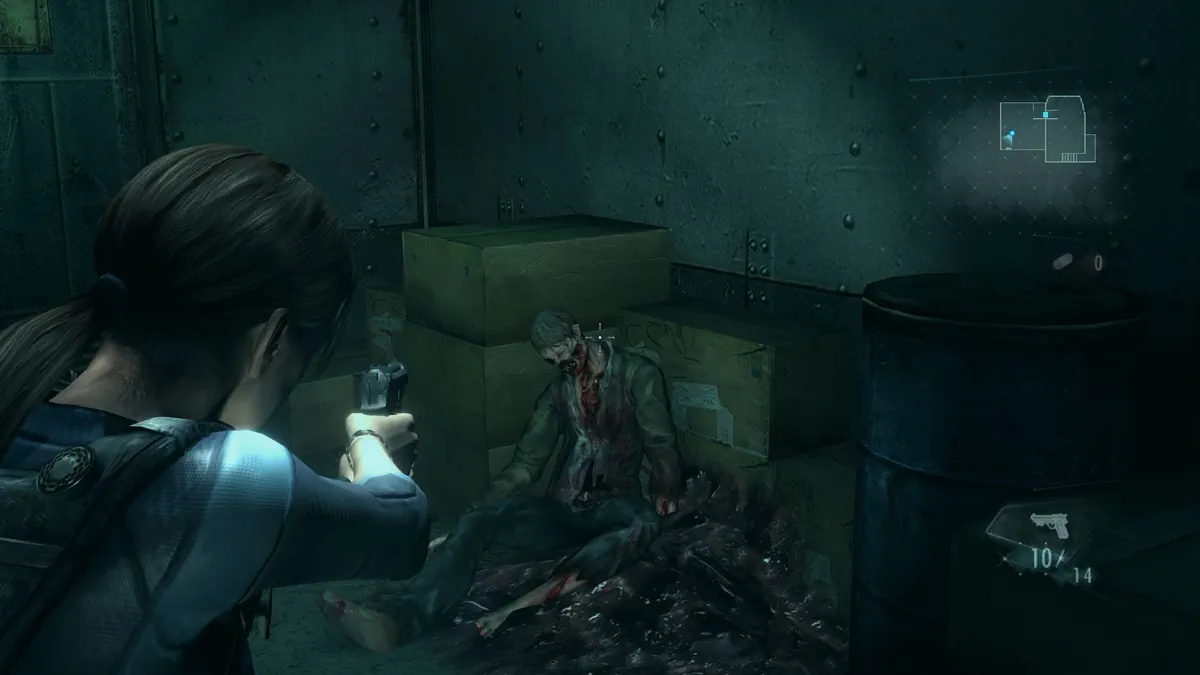Open the room layout minimap

click(x=1047, y=129)
